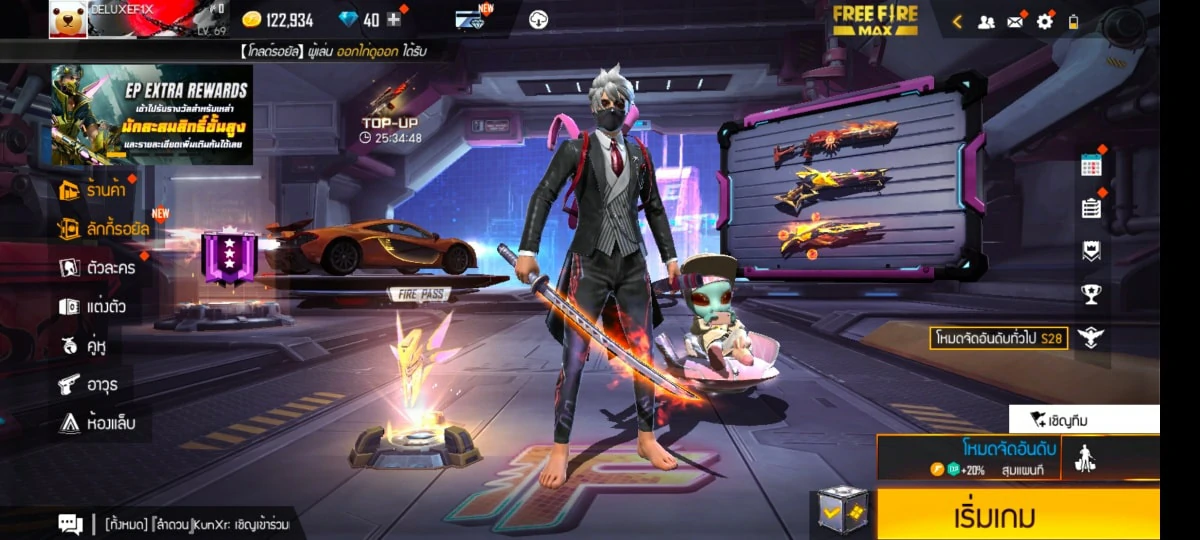The width and height of the screenshot is (1200, 540).
Task: Open the TOP-UP event icon
Action: pyautogui.click(x=392, y=112)
